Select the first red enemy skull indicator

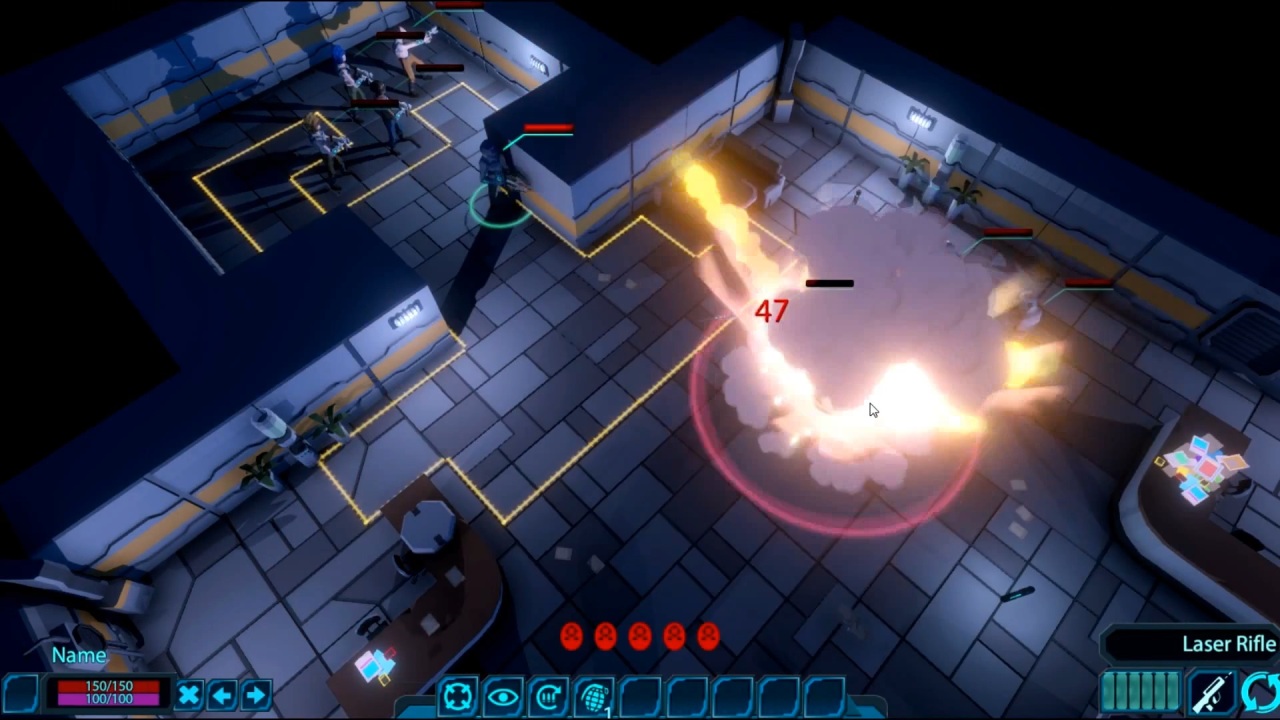570,635
